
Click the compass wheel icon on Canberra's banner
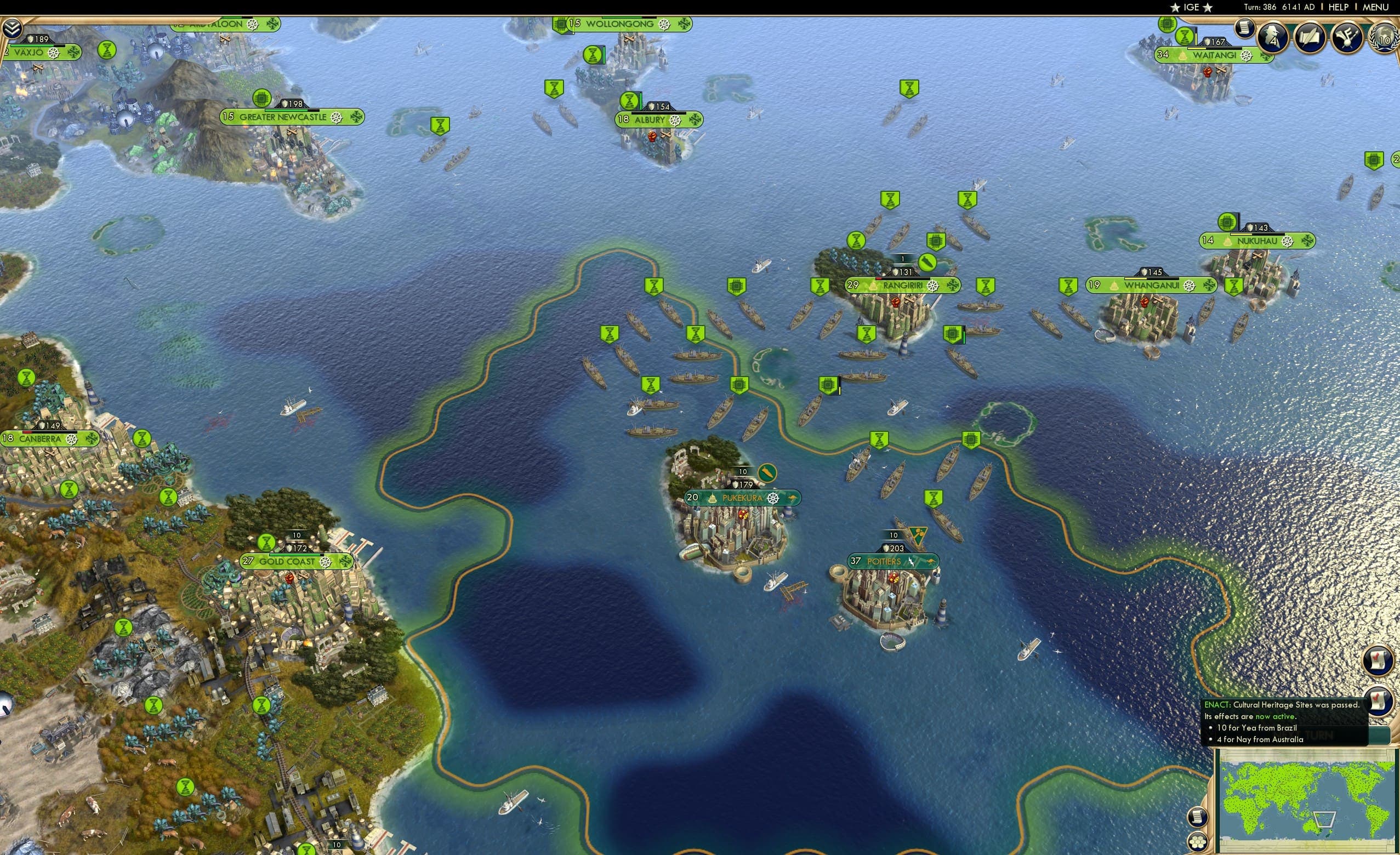(72, 440)
